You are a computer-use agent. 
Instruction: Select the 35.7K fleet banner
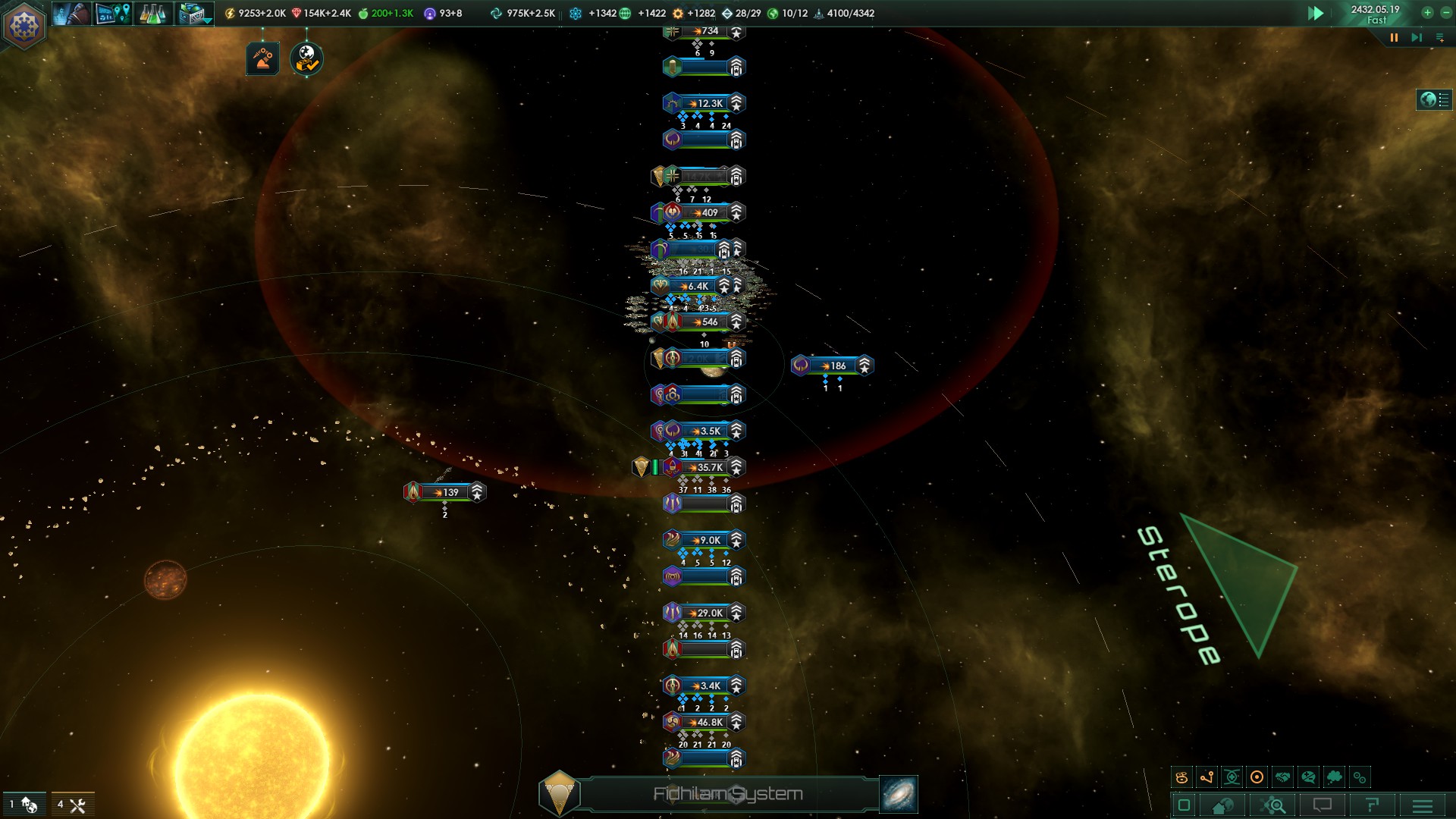click(704, 467)
